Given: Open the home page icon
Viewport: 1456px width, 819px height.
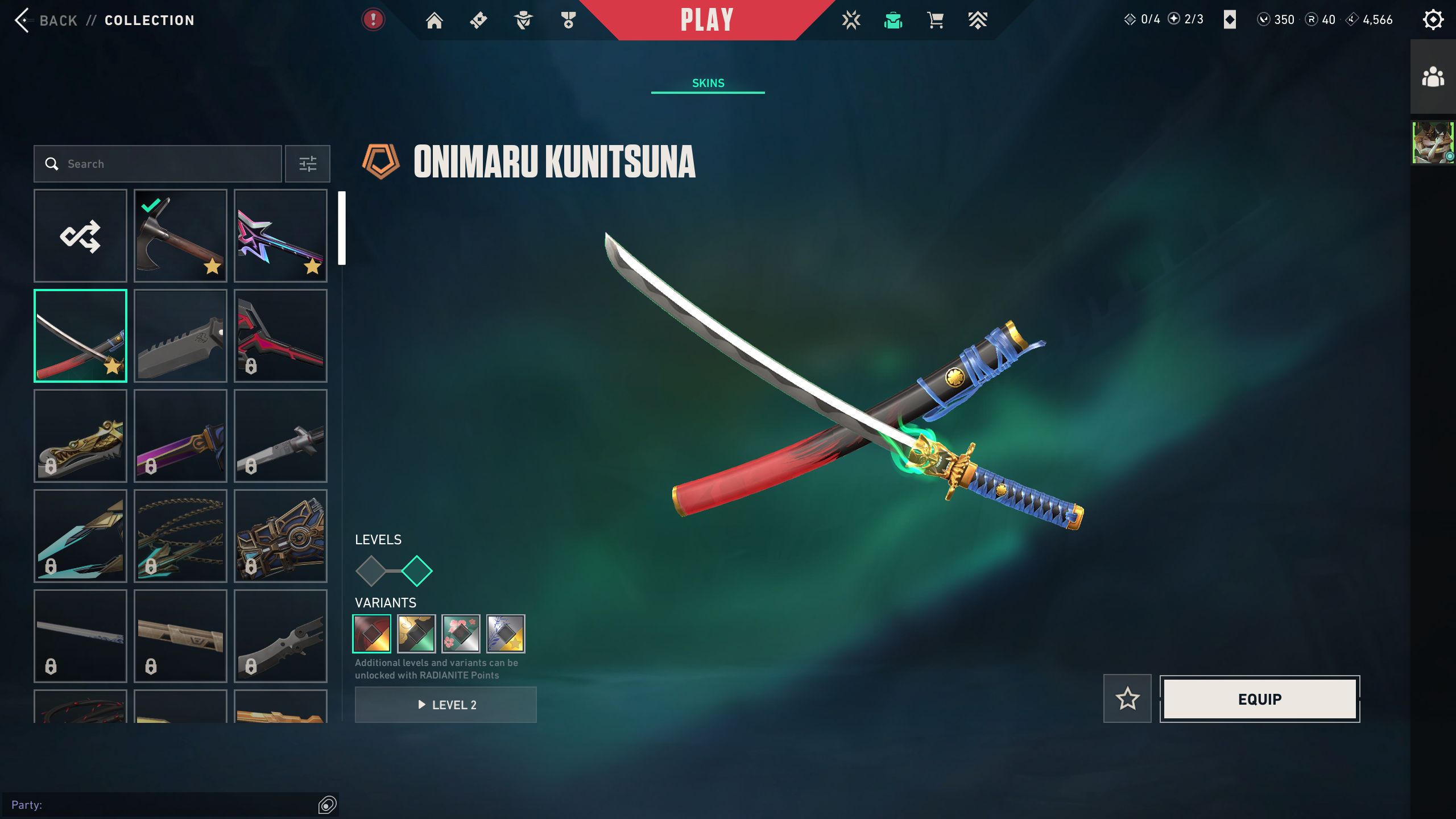Looking at the screenshot, I should point(435,20).
